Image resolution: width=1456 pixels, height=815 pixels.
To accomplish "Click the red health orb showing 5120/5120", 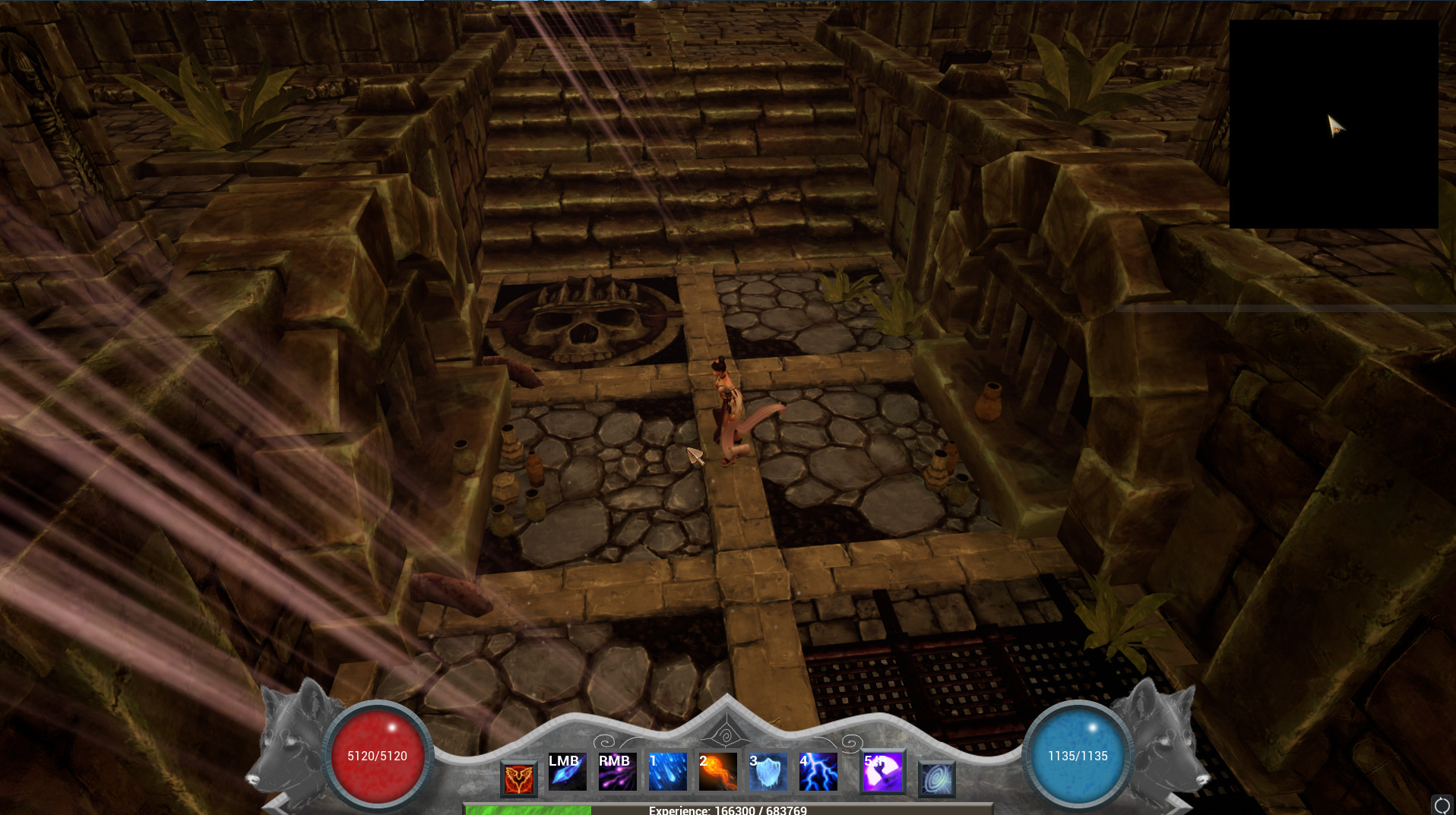I will tap(378, 756).
